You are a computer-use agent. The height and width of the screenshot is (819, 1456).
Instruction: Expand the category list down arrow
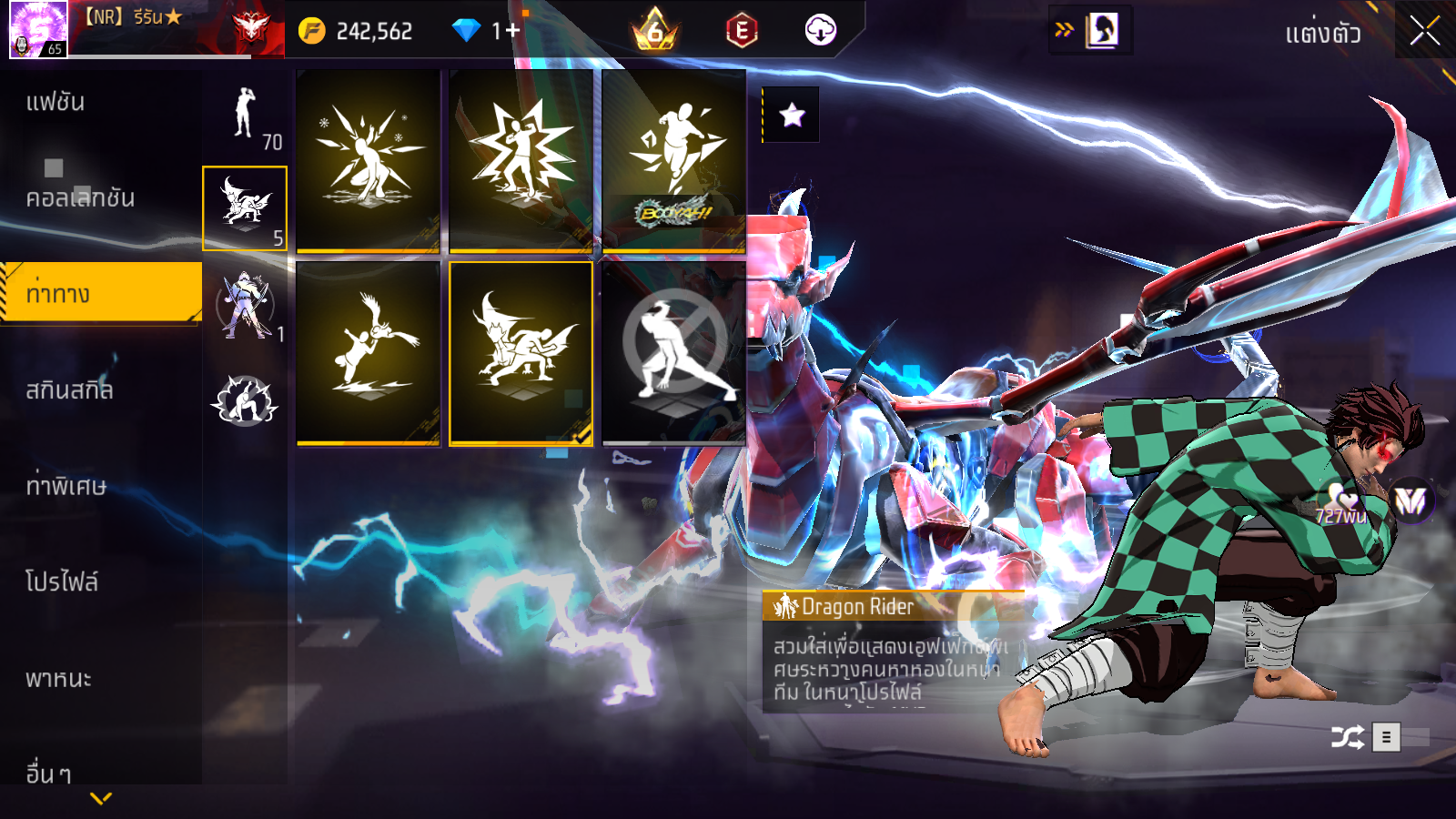tap(101, 798)
